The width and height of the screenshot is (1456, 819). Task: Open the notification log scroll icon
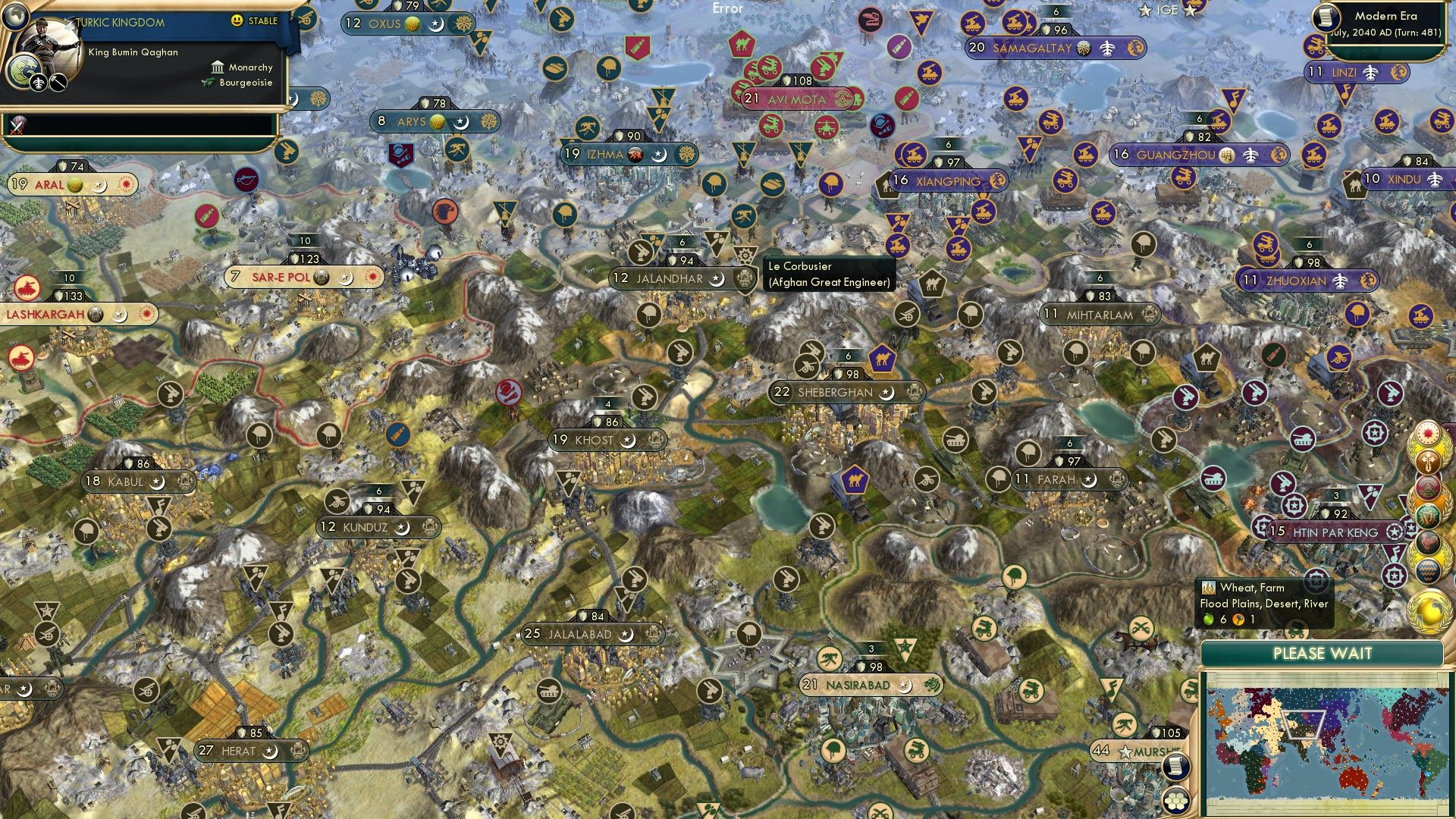[1176, 767]
